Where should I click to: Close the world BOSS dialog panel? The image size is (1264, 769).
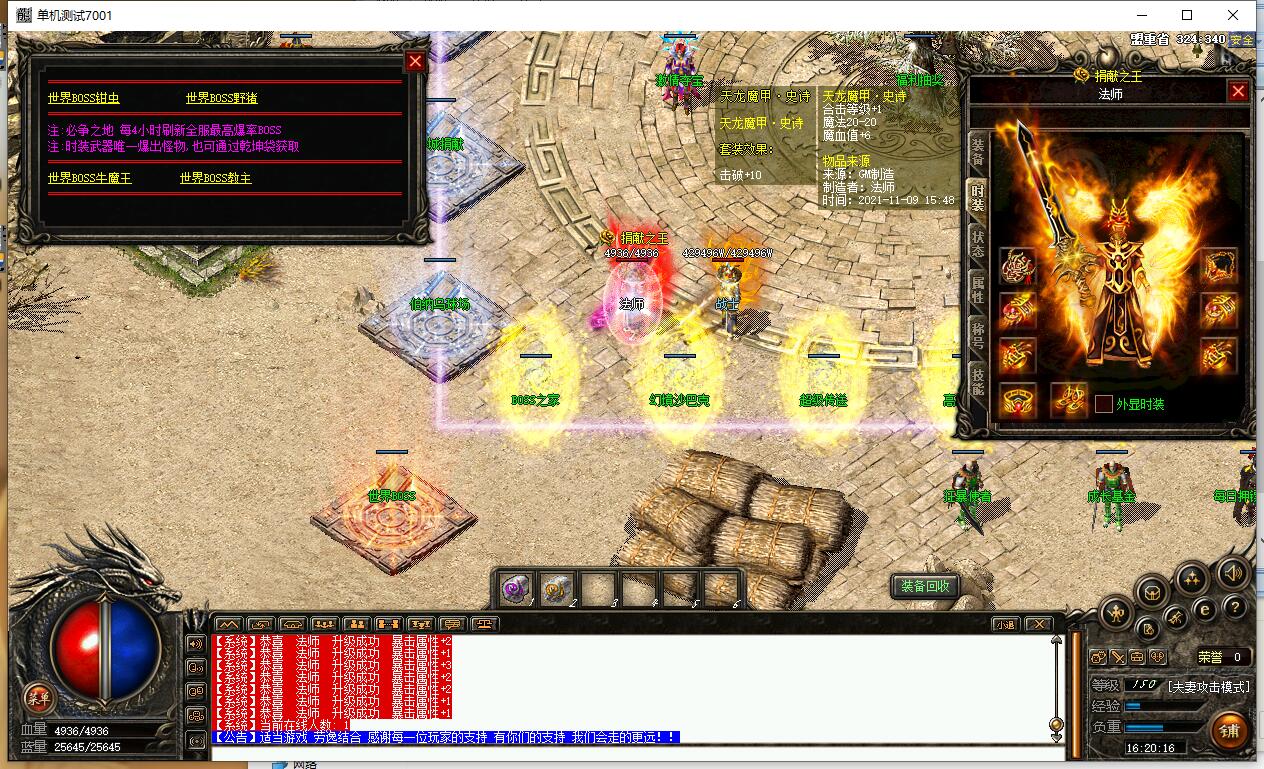coord(416,62)
